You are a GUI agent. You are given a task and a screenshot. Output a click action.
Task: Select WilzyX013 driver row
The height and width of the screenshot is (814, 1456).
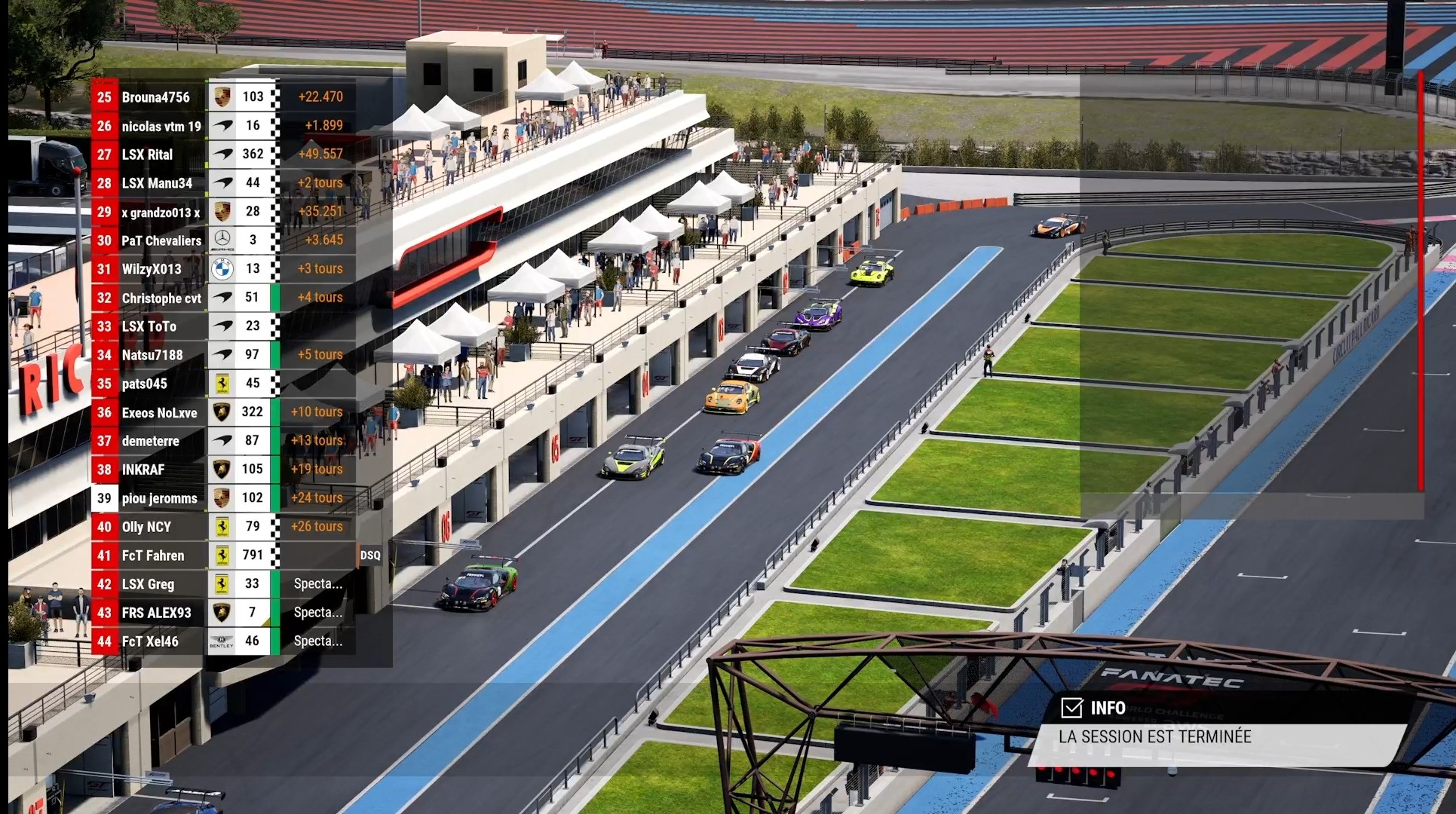pyautogui.click(x=152, y=269)
